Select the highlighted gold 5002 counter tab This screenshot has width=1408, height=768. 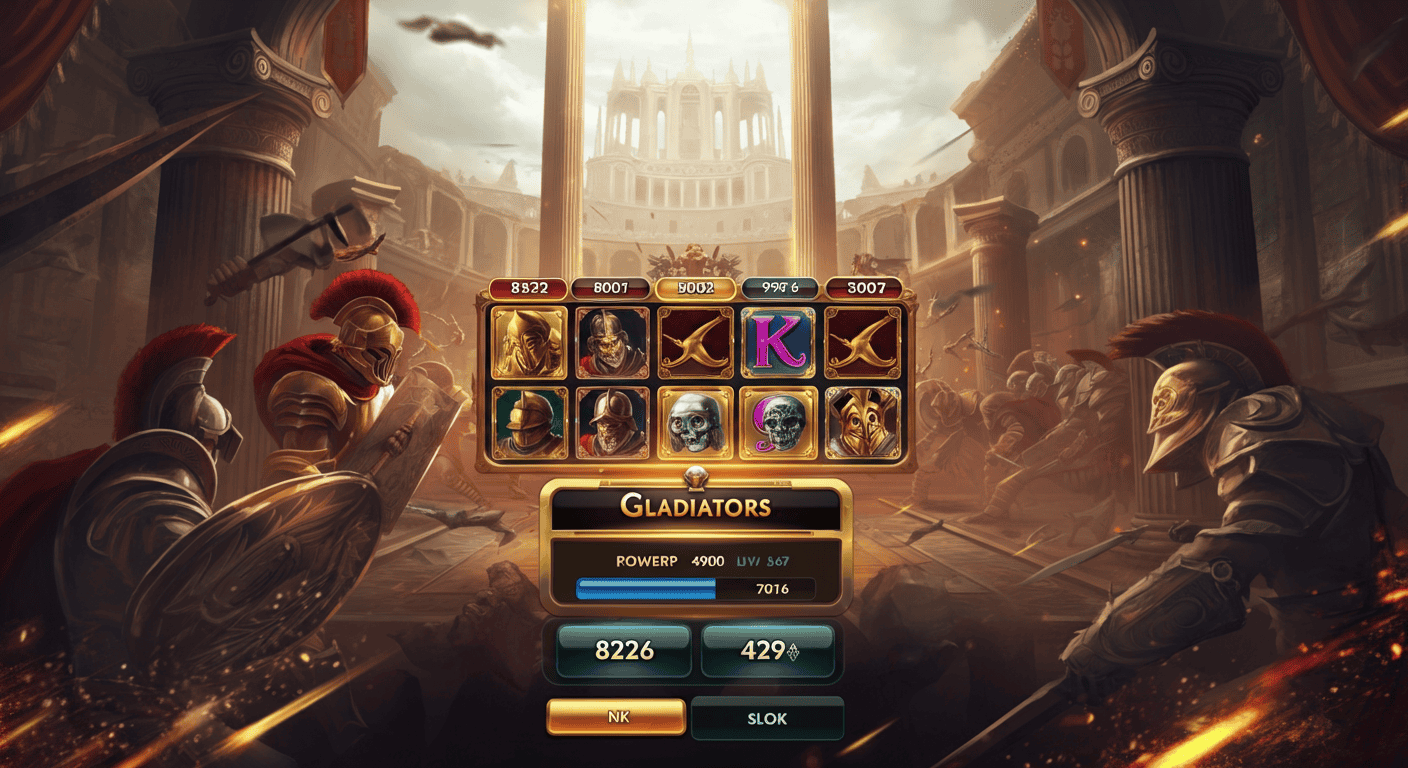click(697, 288)
